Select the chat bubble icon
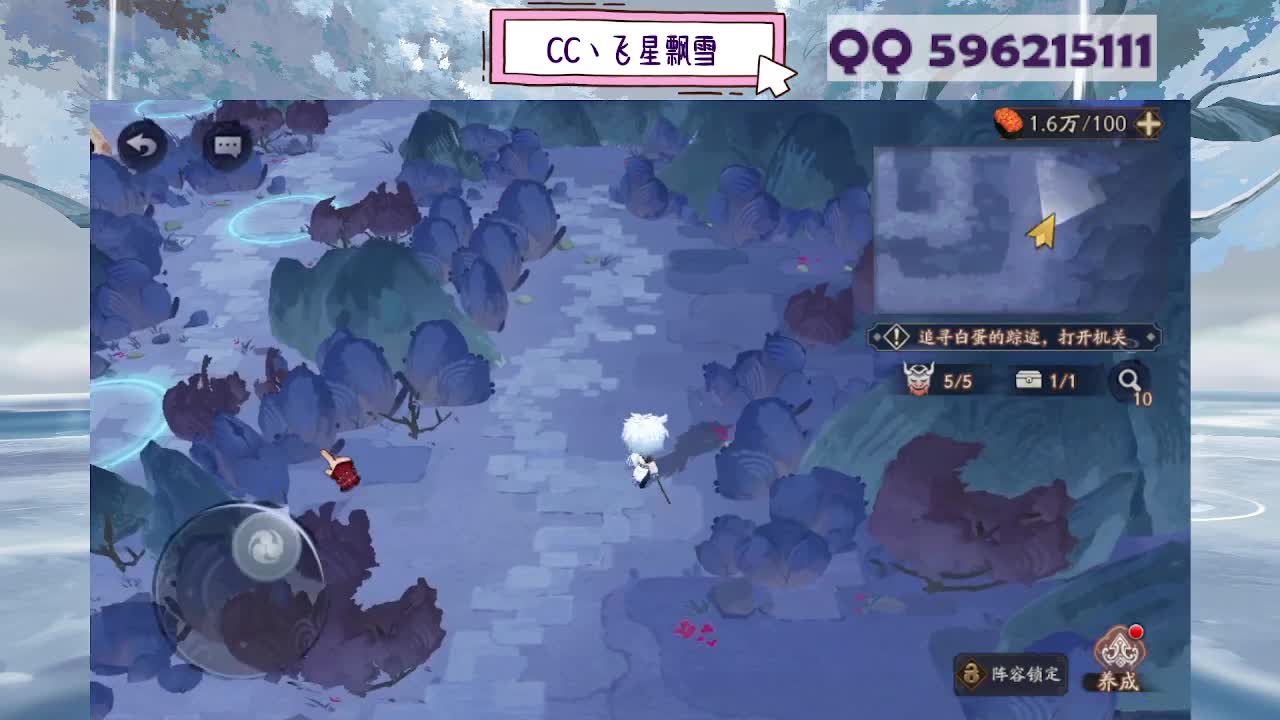The width and height of the screenshot is (1280, 720). 225,146
